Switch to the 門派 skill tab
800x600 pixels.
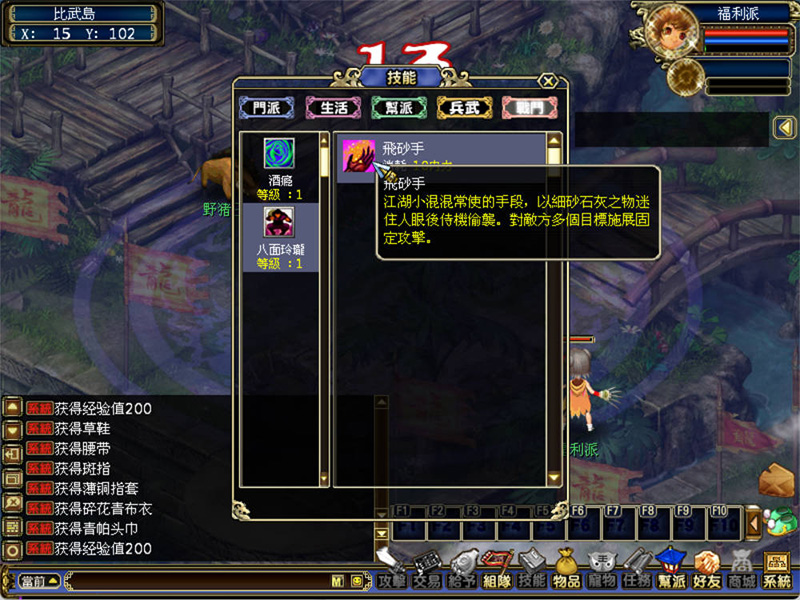pyautogui.click(x=266, y=107)
